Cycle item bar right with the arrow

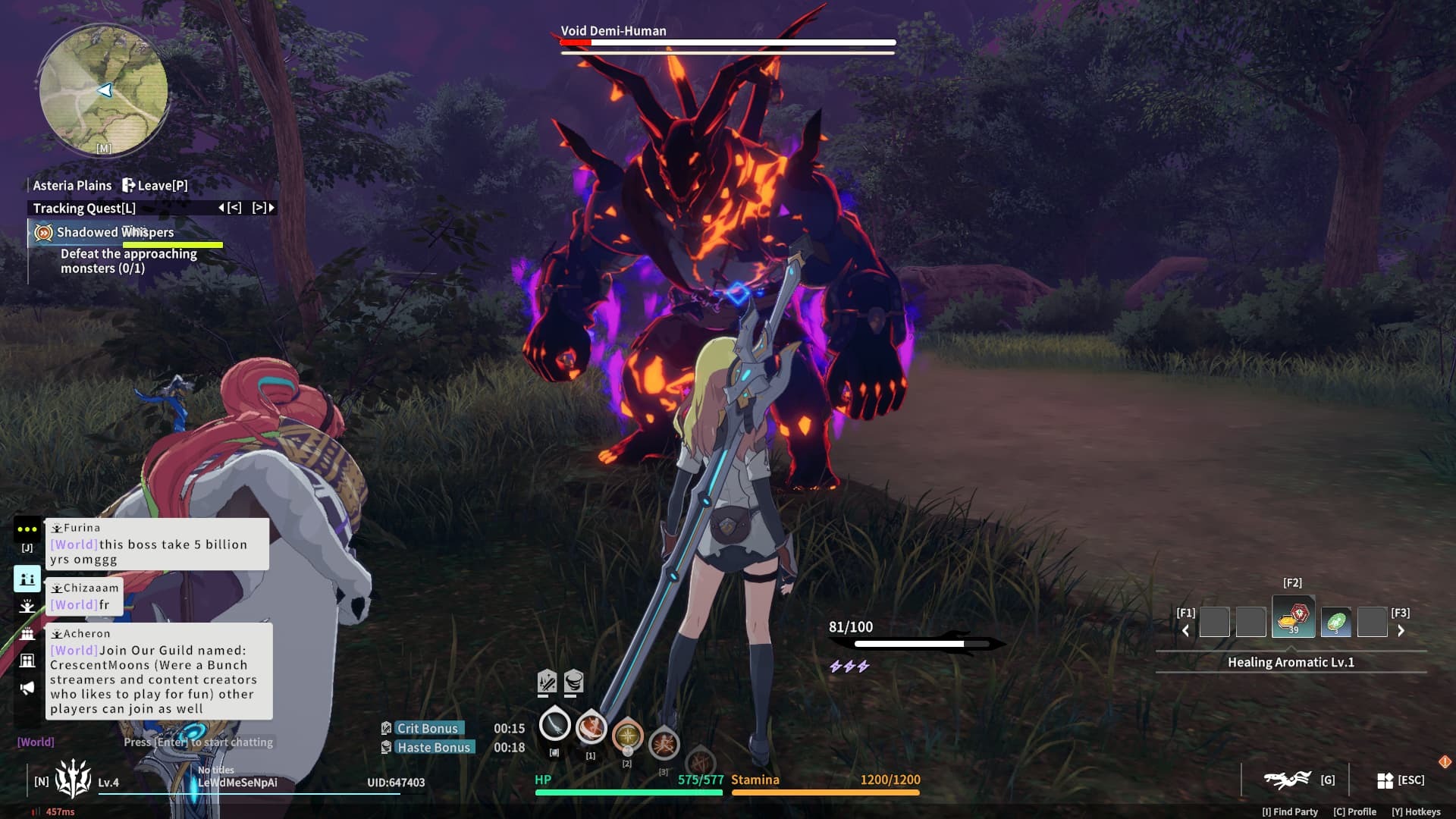pyautogui.click(x=1401, y=630)
